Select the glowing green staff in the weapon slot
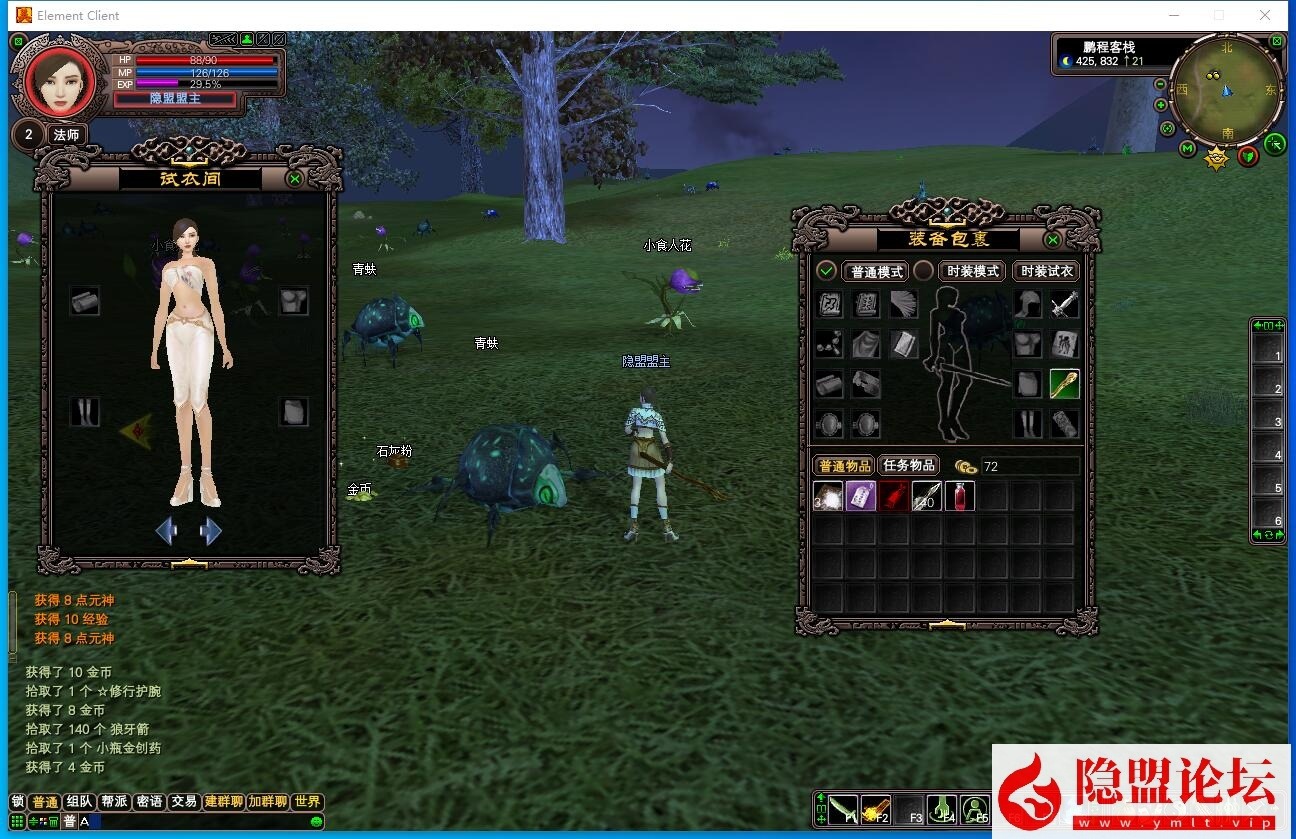 (1065, 383)
